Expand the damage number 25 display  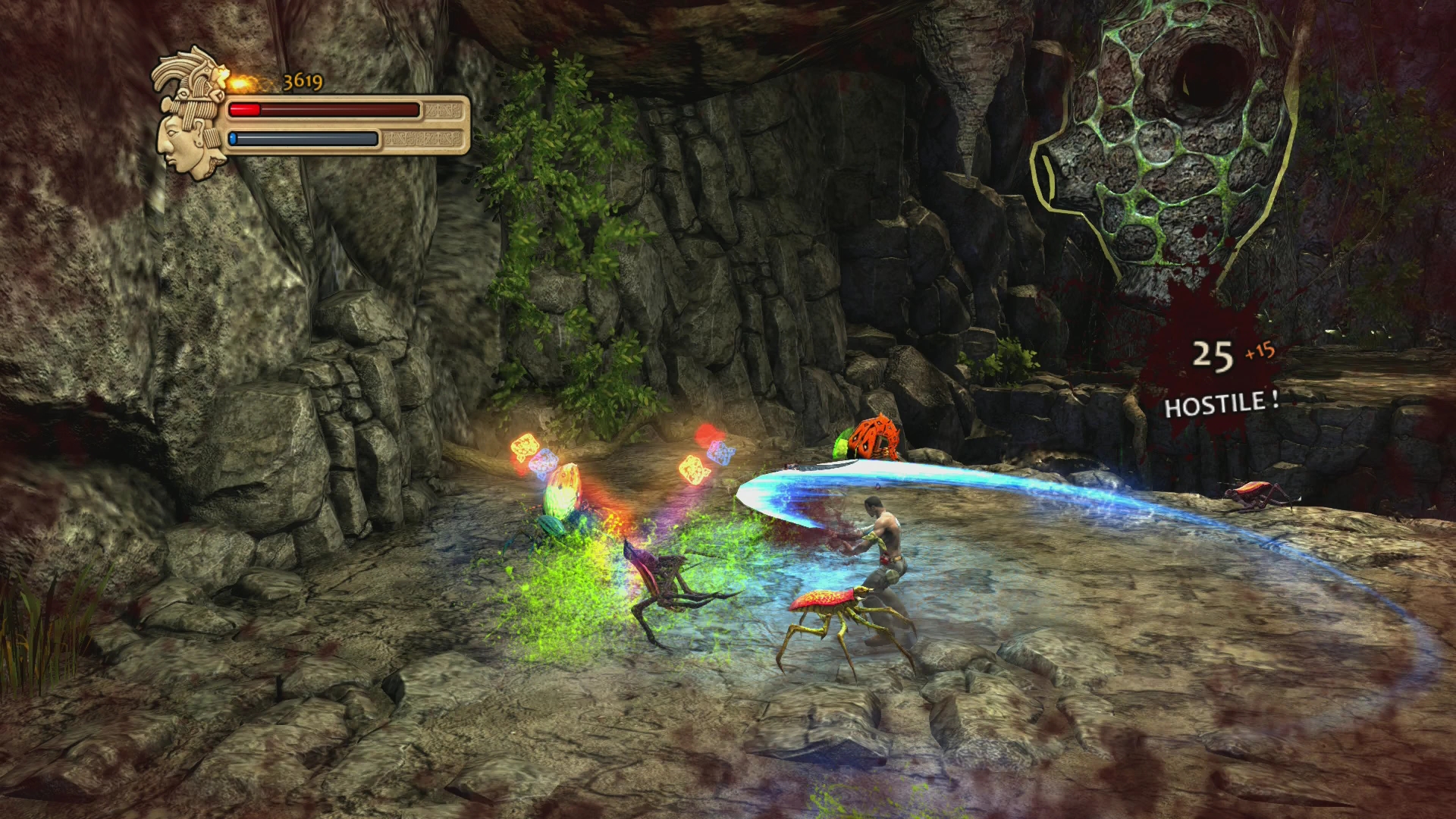click(1215, 353)
